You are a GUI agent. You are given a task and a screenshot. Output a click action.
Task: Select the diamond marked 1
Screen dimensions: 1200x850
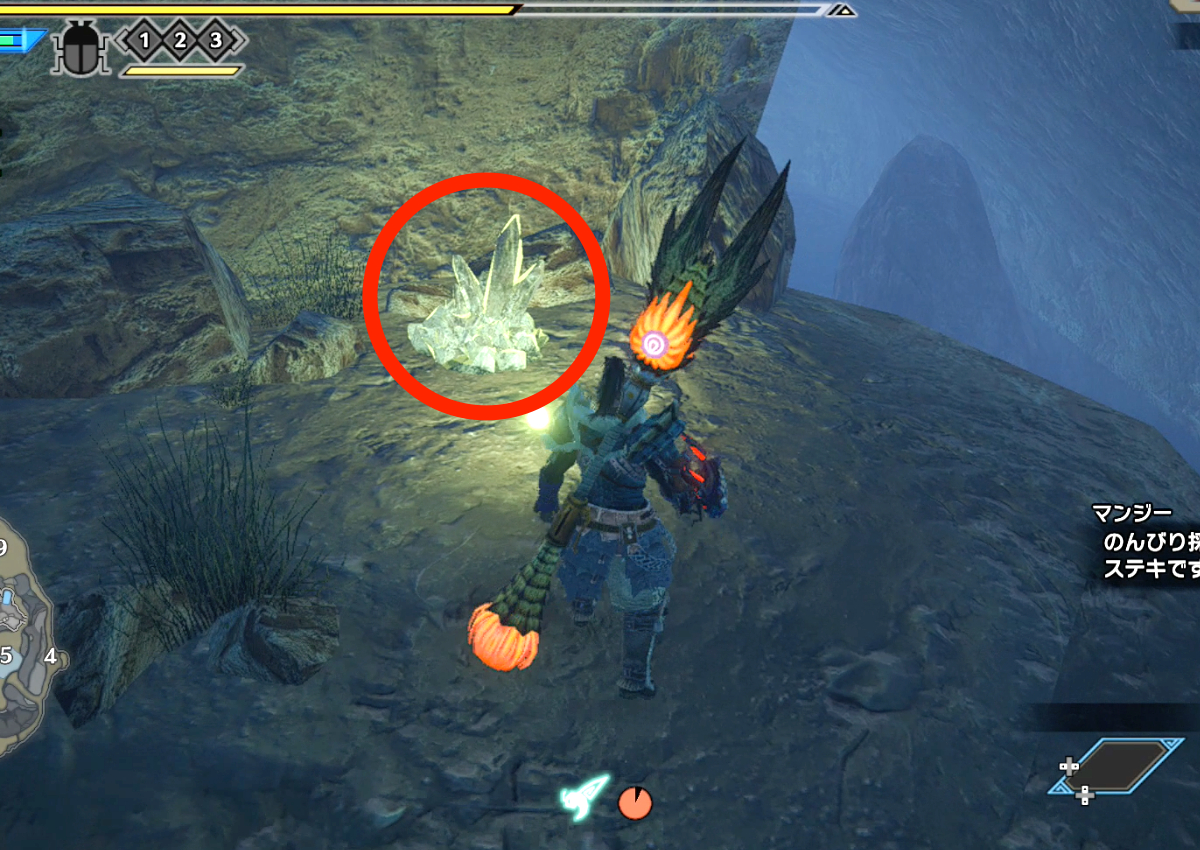144,40
